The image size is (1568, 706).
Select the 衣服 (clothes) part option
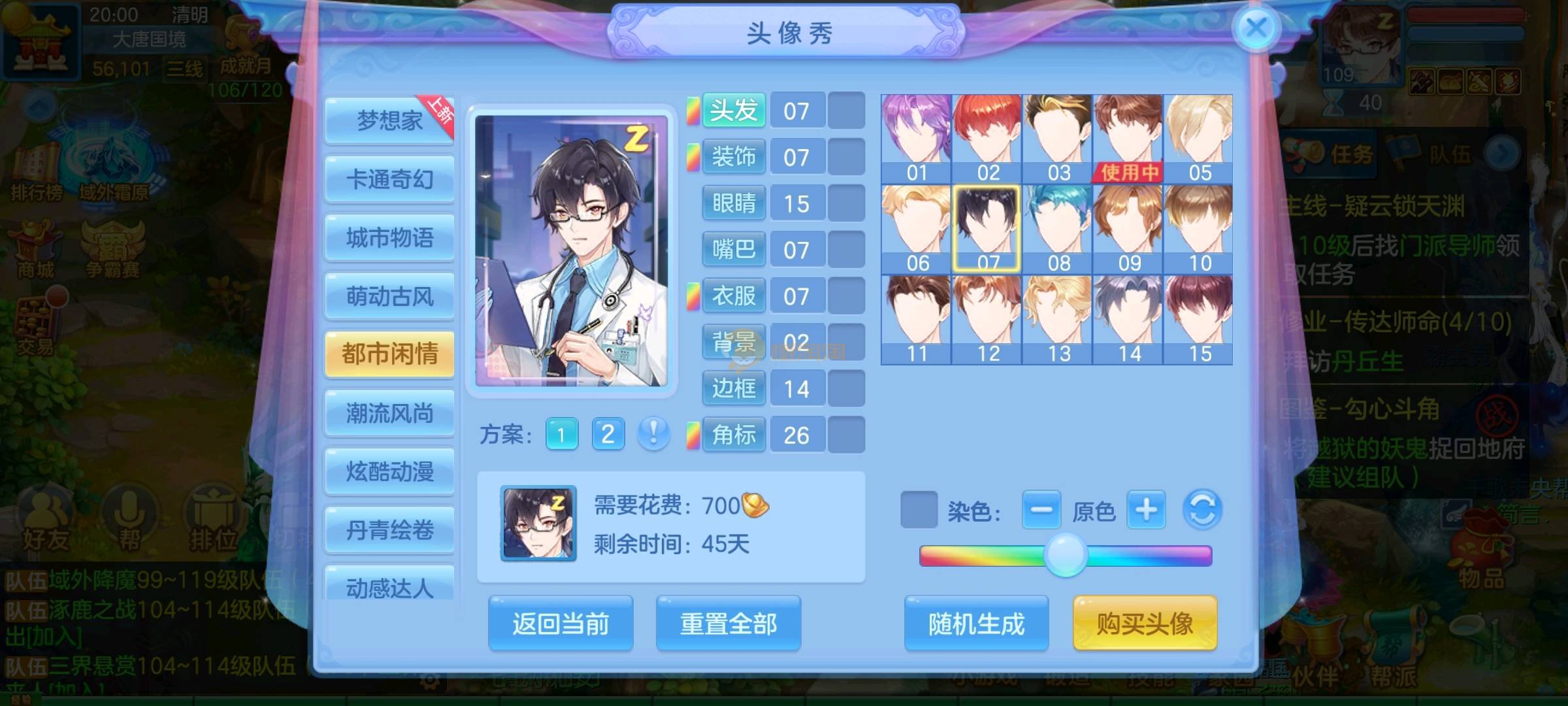tap(734, 296)
